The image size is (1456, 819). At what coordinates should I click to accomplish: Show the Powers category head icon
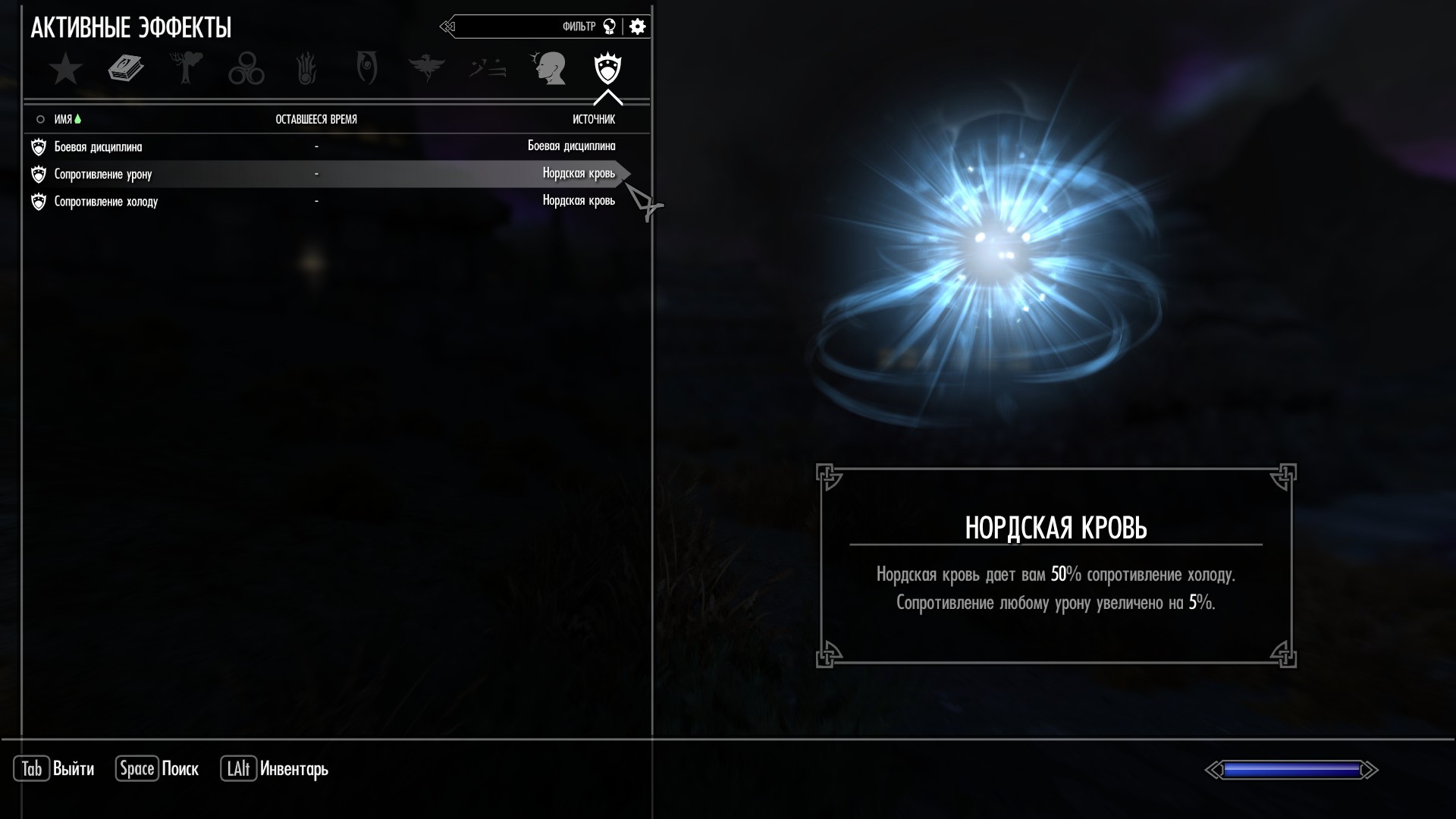coord(548,69)
